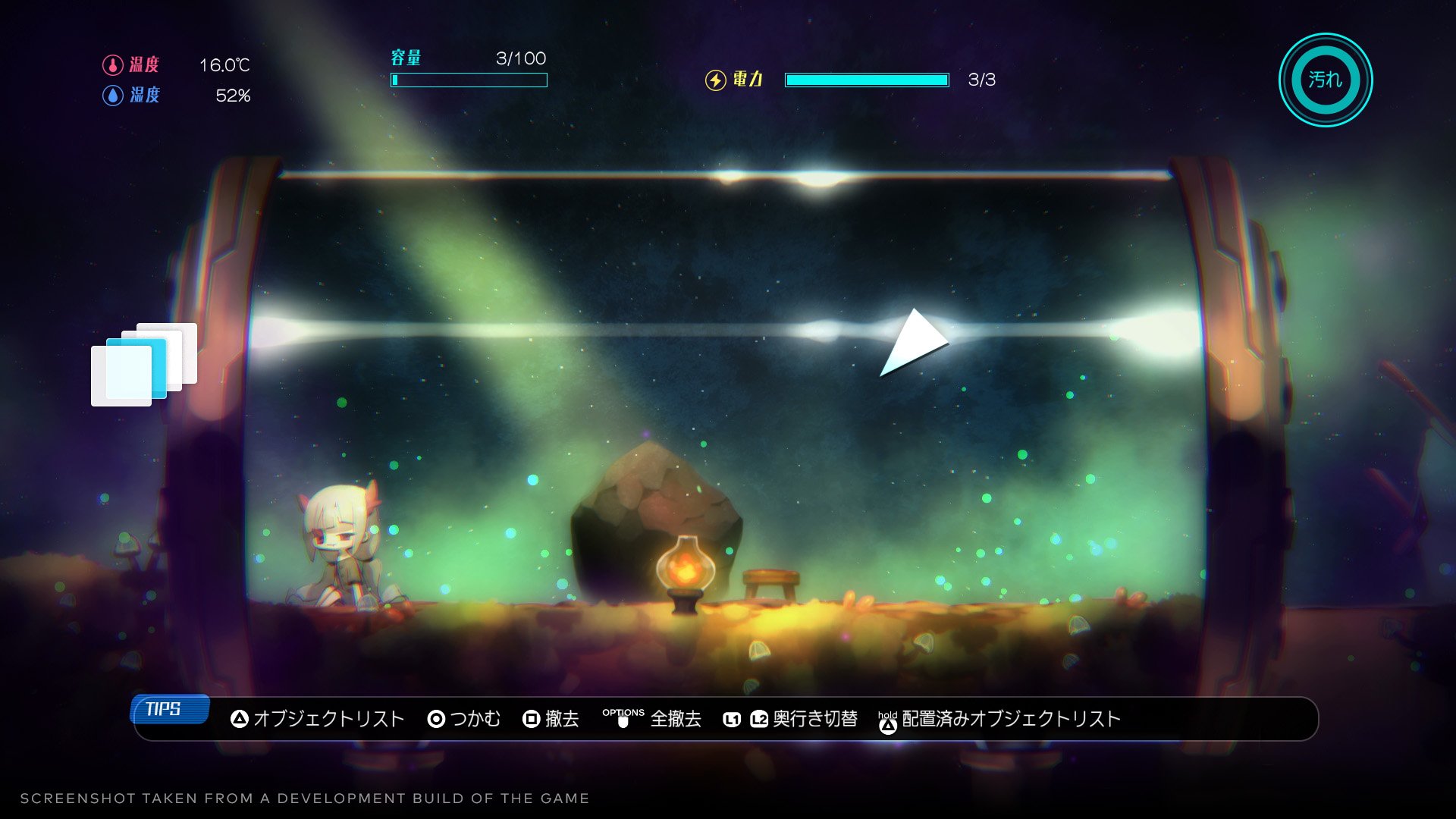Click the thermometer temperature icon

click(x=112, y=65)
